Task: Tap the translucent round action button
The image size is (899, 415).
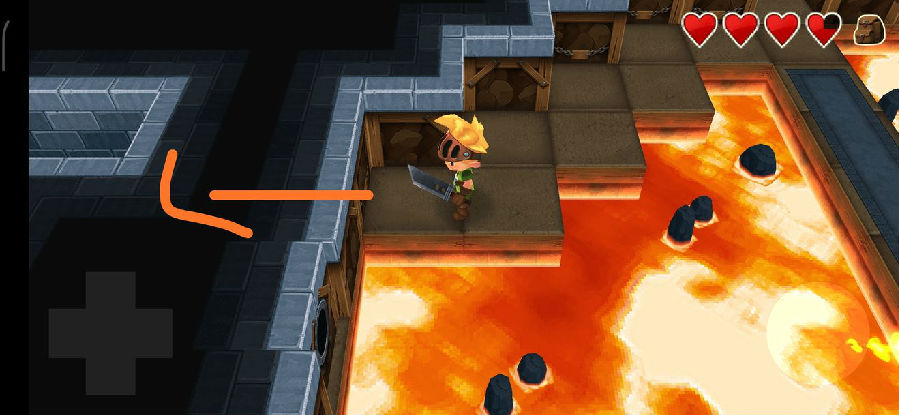Action: coord(817,333)
